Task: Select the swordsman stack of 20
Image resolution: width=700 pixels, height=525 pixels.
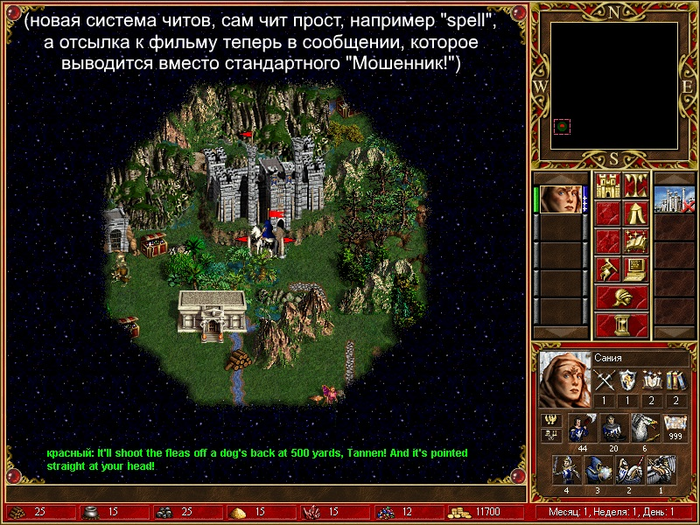Action: [611, 426]
